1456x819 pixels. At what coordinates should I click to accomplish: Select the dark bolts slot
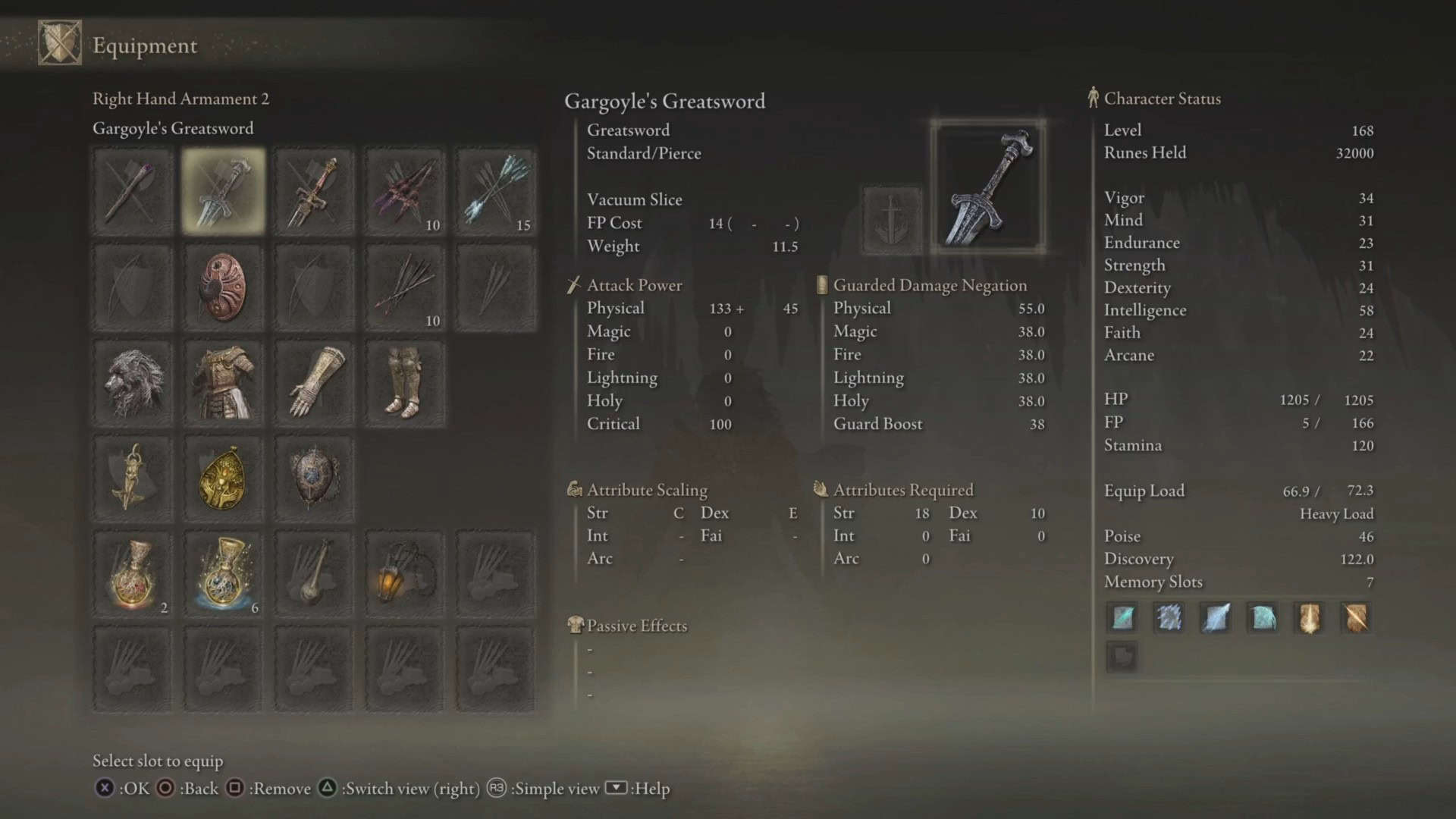click(x=405, y=287)
